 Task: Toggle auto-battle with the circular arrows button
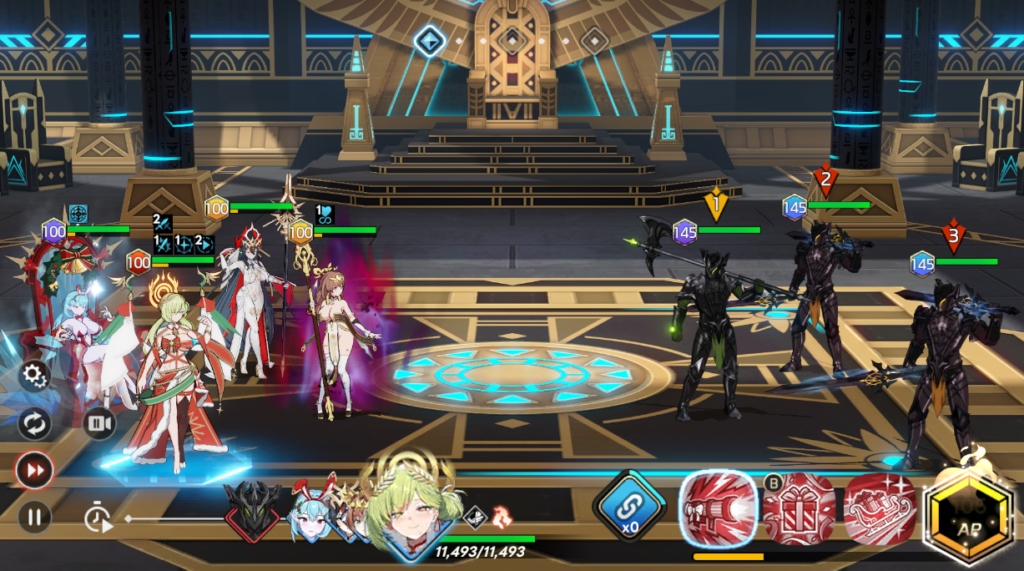34,424
